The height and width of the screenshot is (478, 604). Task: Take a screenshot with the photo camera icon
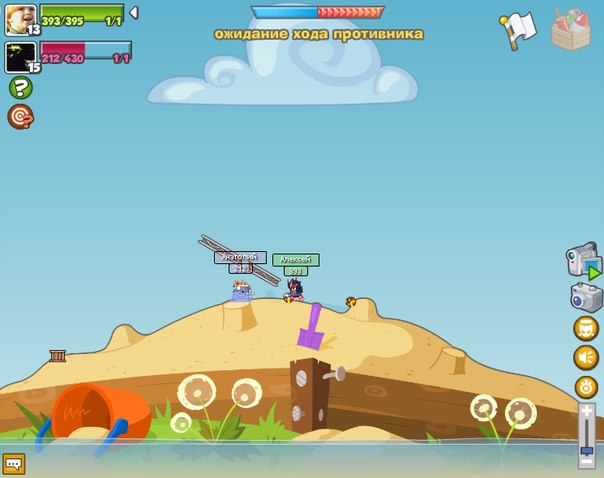coord(586,297)
